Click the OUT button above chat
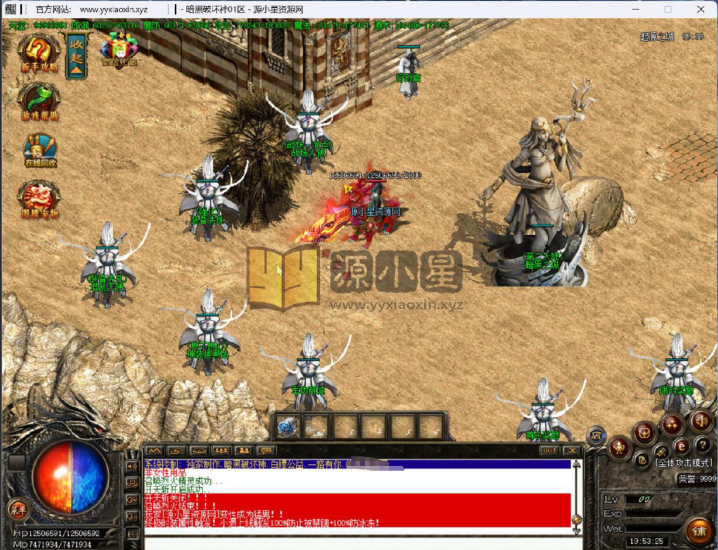718x550 pixels. click(548, 451)
